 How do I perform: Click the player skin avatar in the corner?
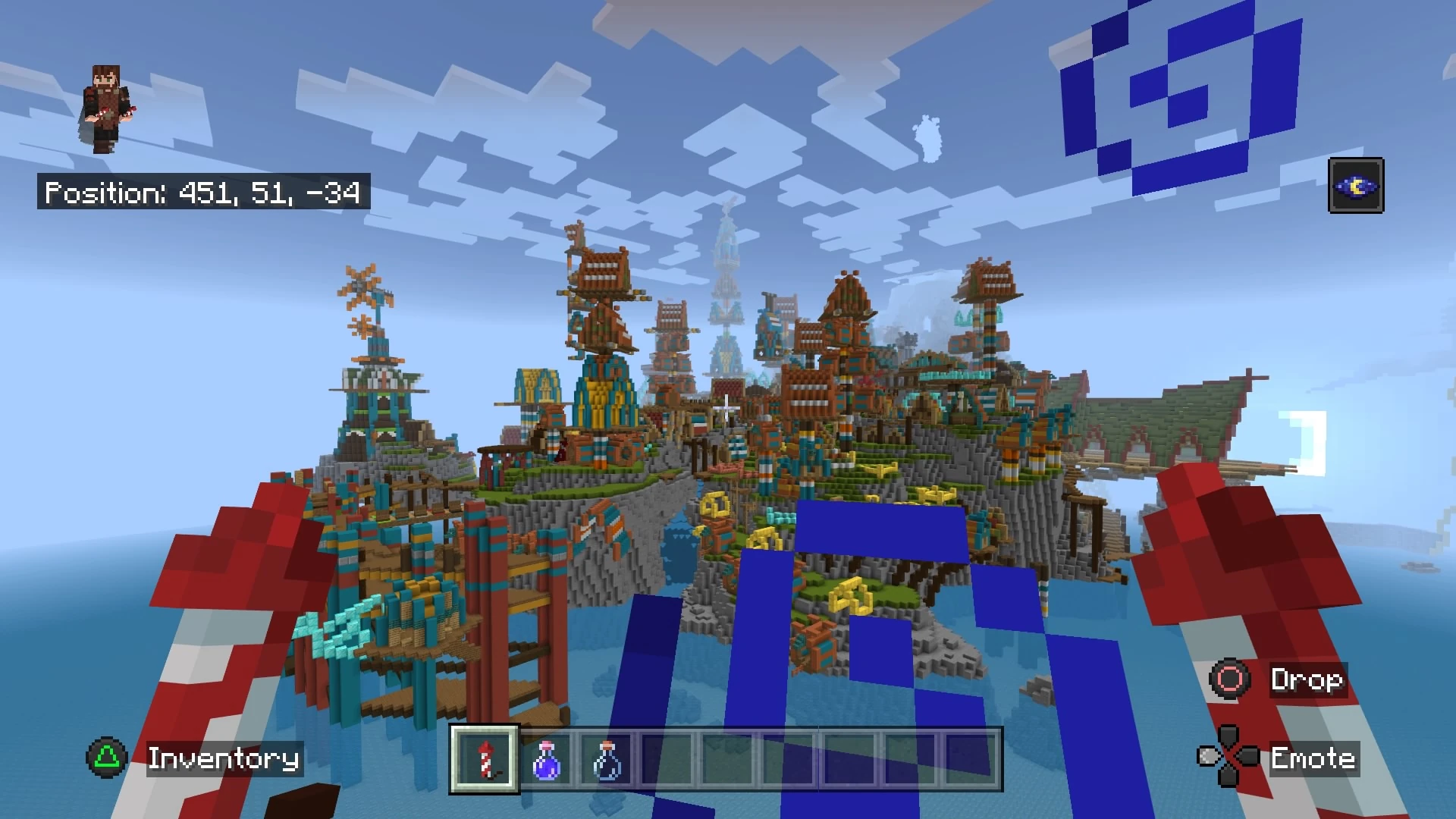coord(106,106)
